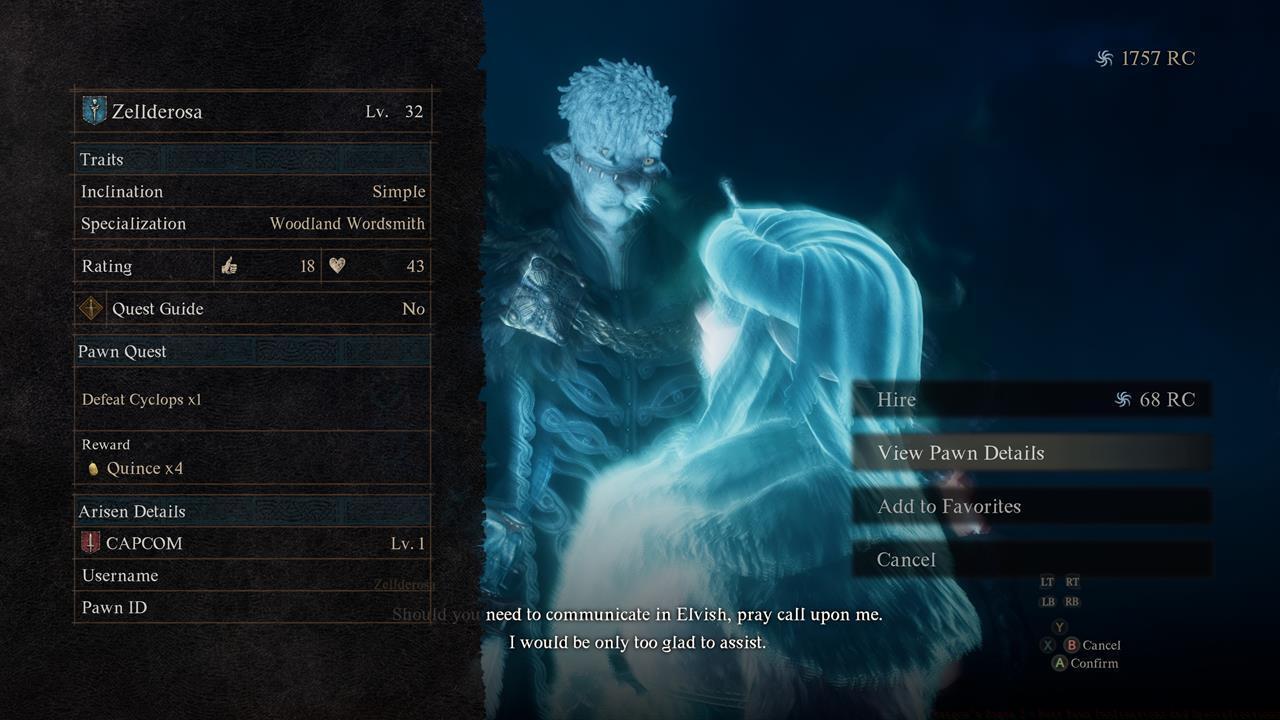Expand the Traits section
The image size is (1280, 720).
click(x=100, y=159)
